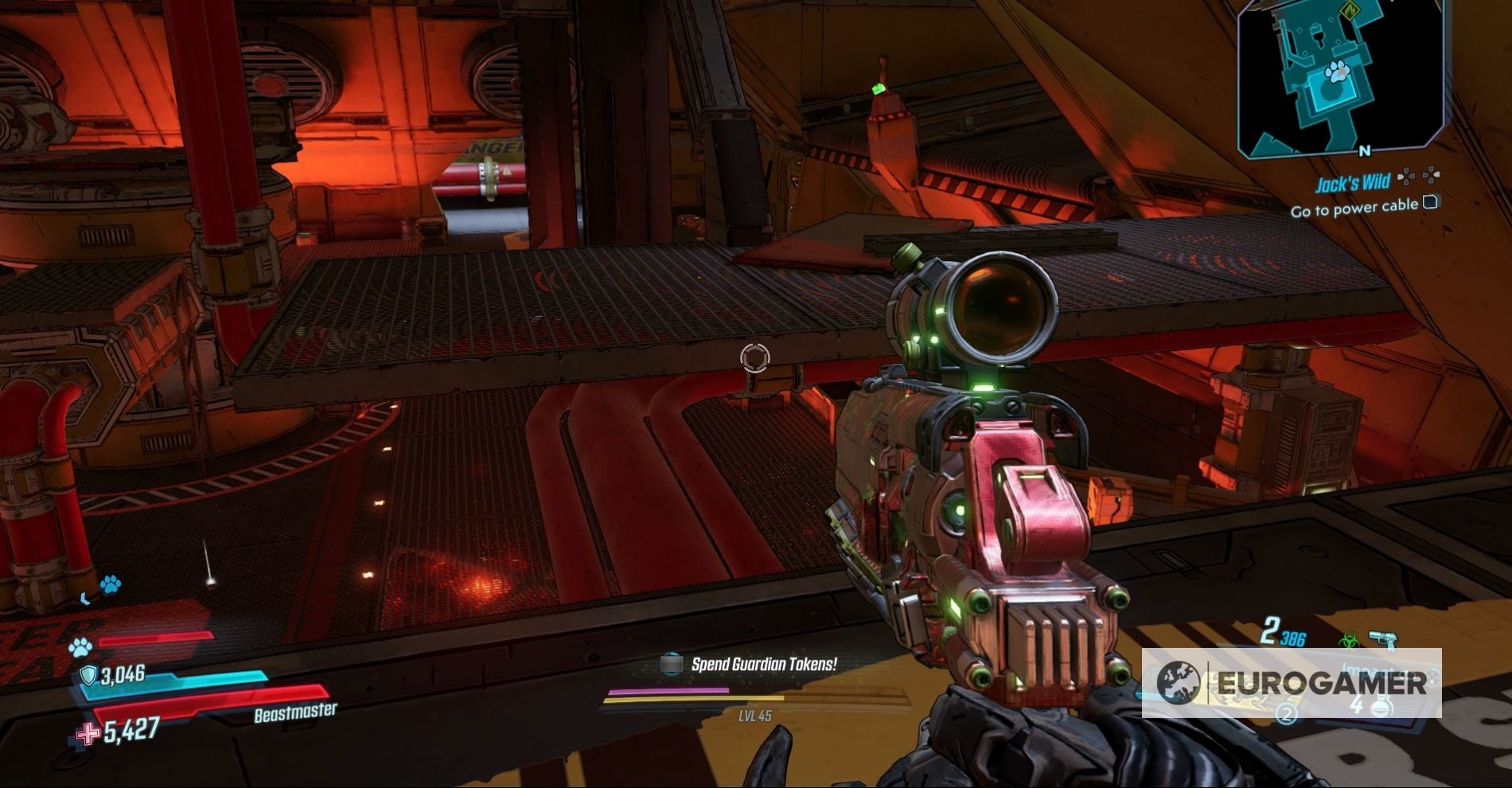Click the green biohazard corrosive damage icon
The width and height of the screenshot is (1512, 788).
click(x=1349, y=638)
